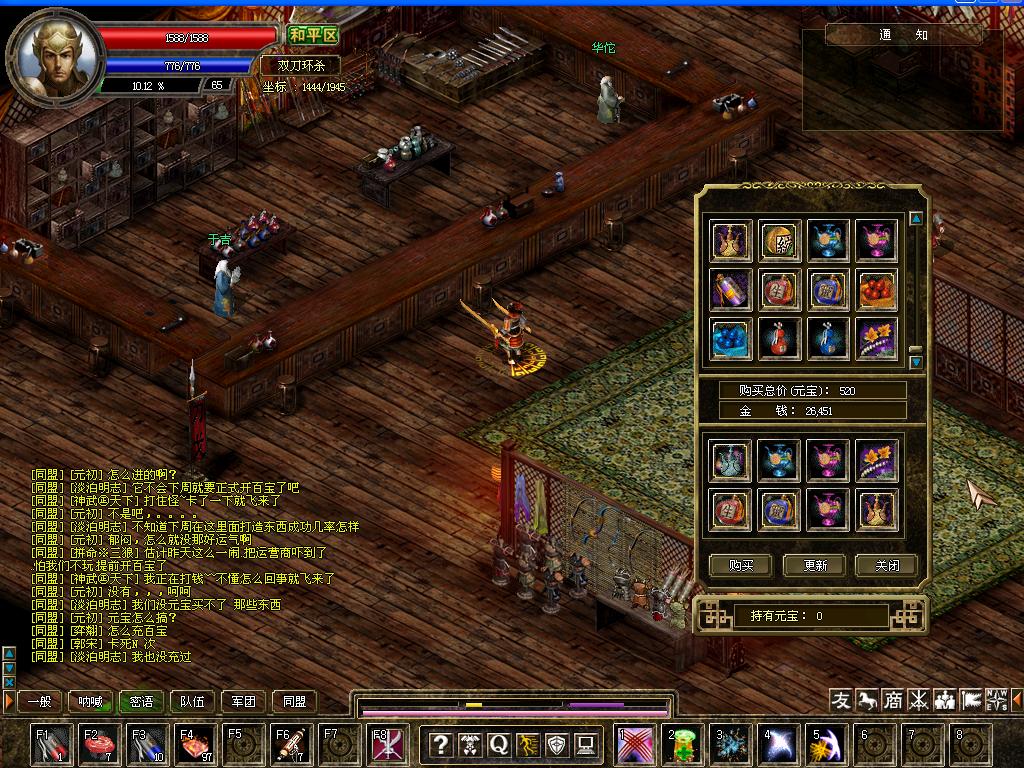
Task: Switch to the 呐喊 shout channel
Action: 91,702
